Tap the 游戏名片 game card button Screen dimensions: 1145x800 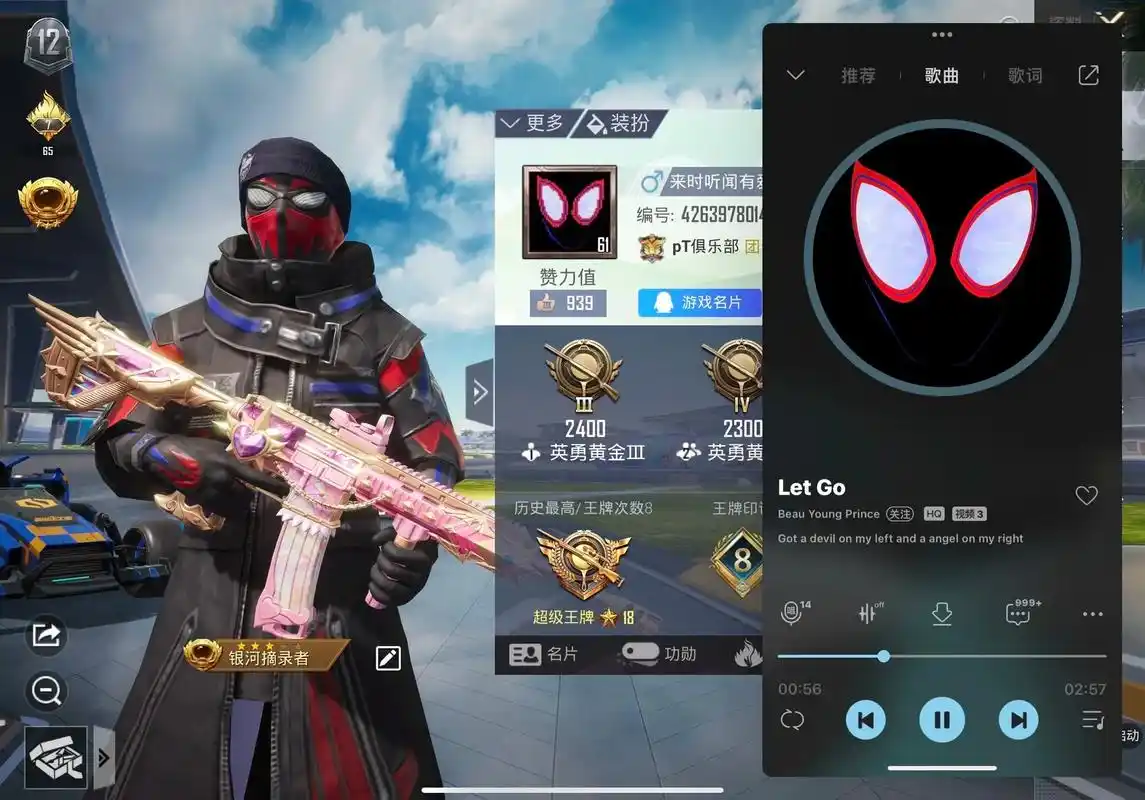pos(700,302)
